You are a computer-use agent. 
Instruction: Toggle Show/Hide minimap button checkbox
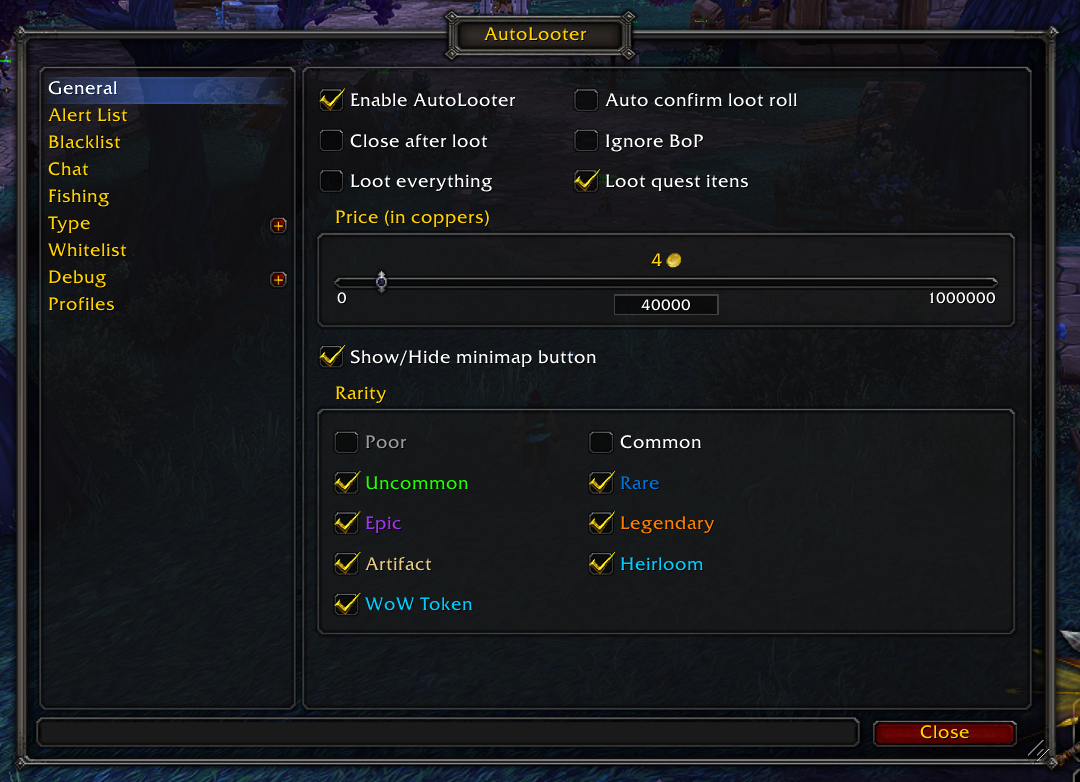(331, 357)
